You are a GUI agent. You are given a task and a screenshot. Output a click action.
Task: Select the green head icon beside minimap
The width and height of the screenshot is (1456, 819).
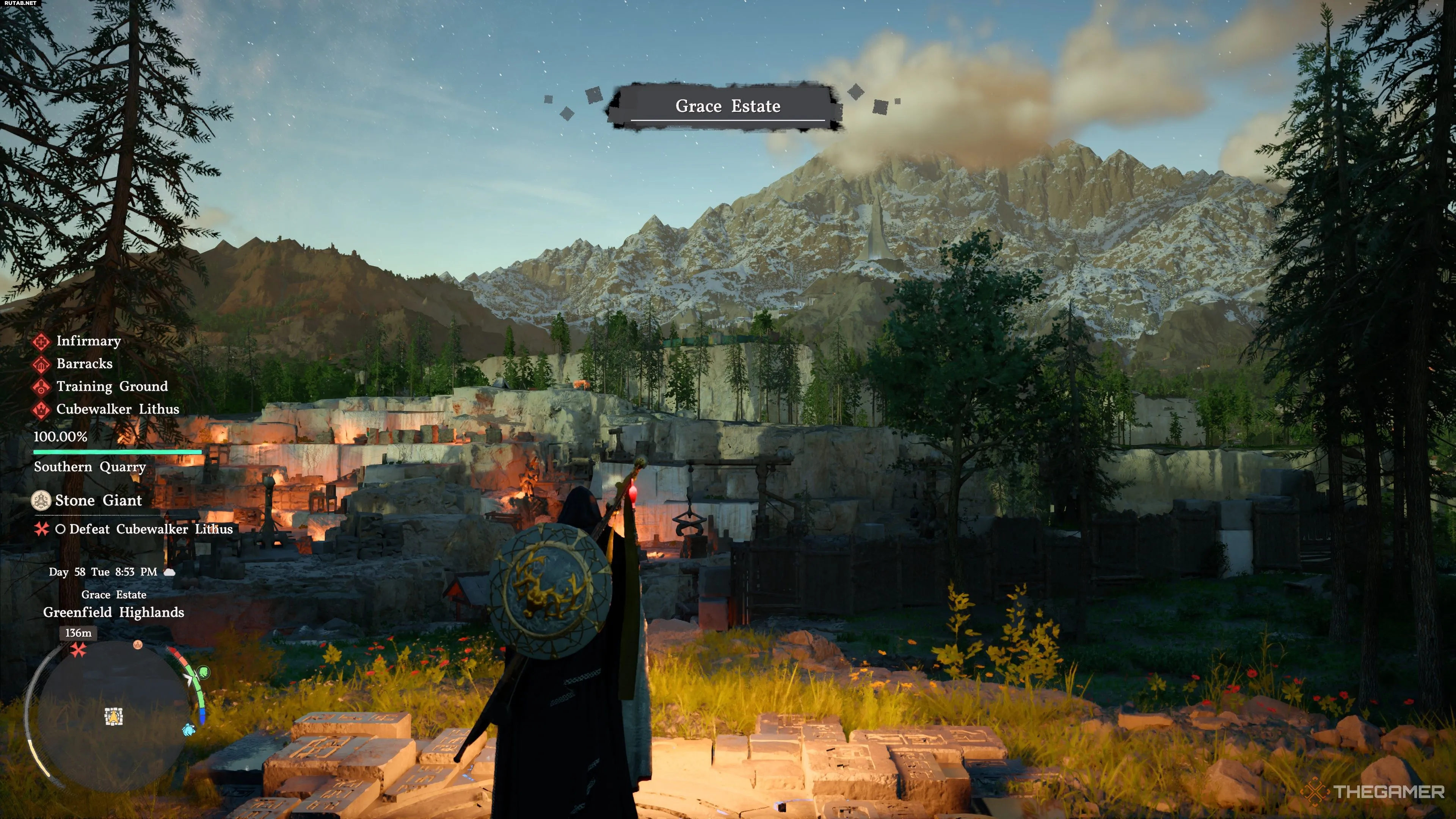pyautogui.click(x=204, y=673)
